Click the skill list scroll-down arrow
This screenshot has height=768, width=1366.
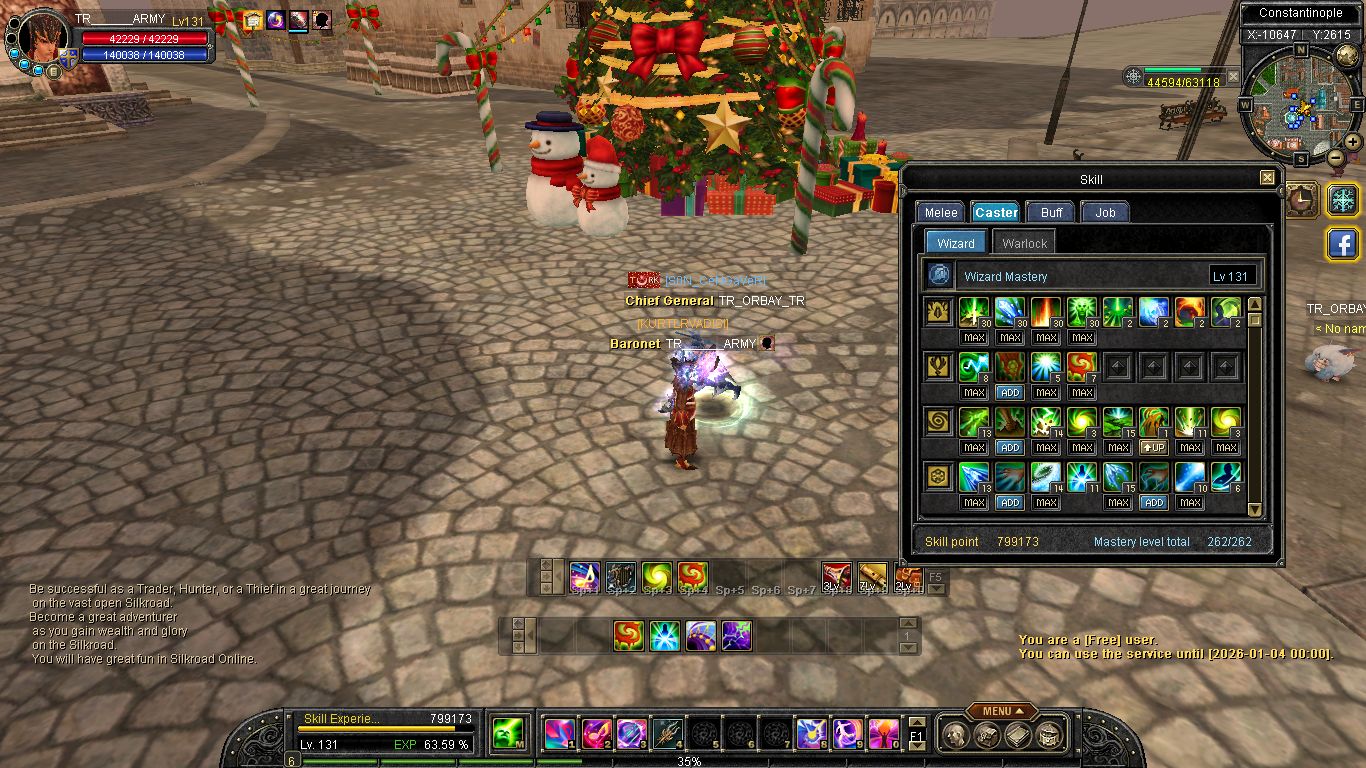coord(1255,509)
